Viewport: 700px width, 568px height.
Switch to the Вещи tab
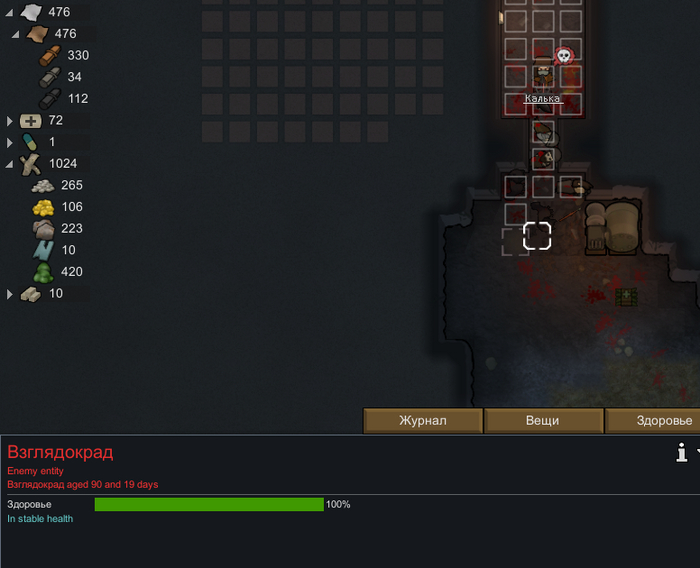click(x=543, y=421)
